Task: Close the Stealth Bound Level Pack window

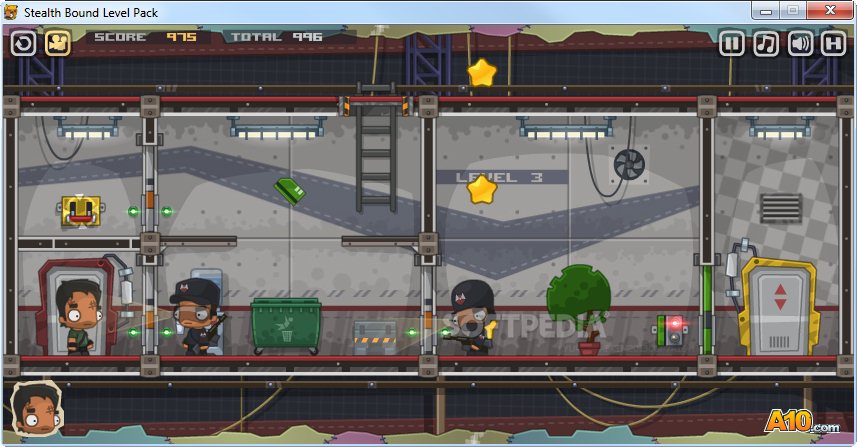Action: pyautogui.click(x=829, y=10)
